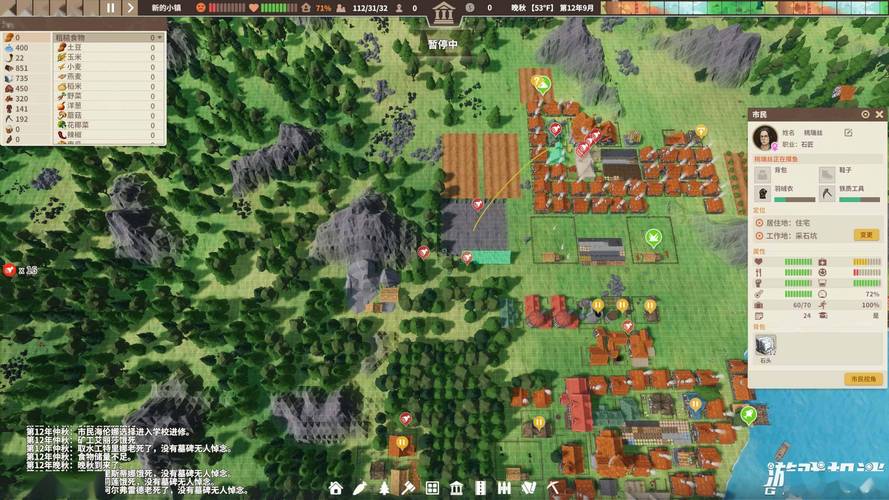This screenshot has width=889, height=500.
Task: Select the fence building tool
Action: (x=504, y=488)
